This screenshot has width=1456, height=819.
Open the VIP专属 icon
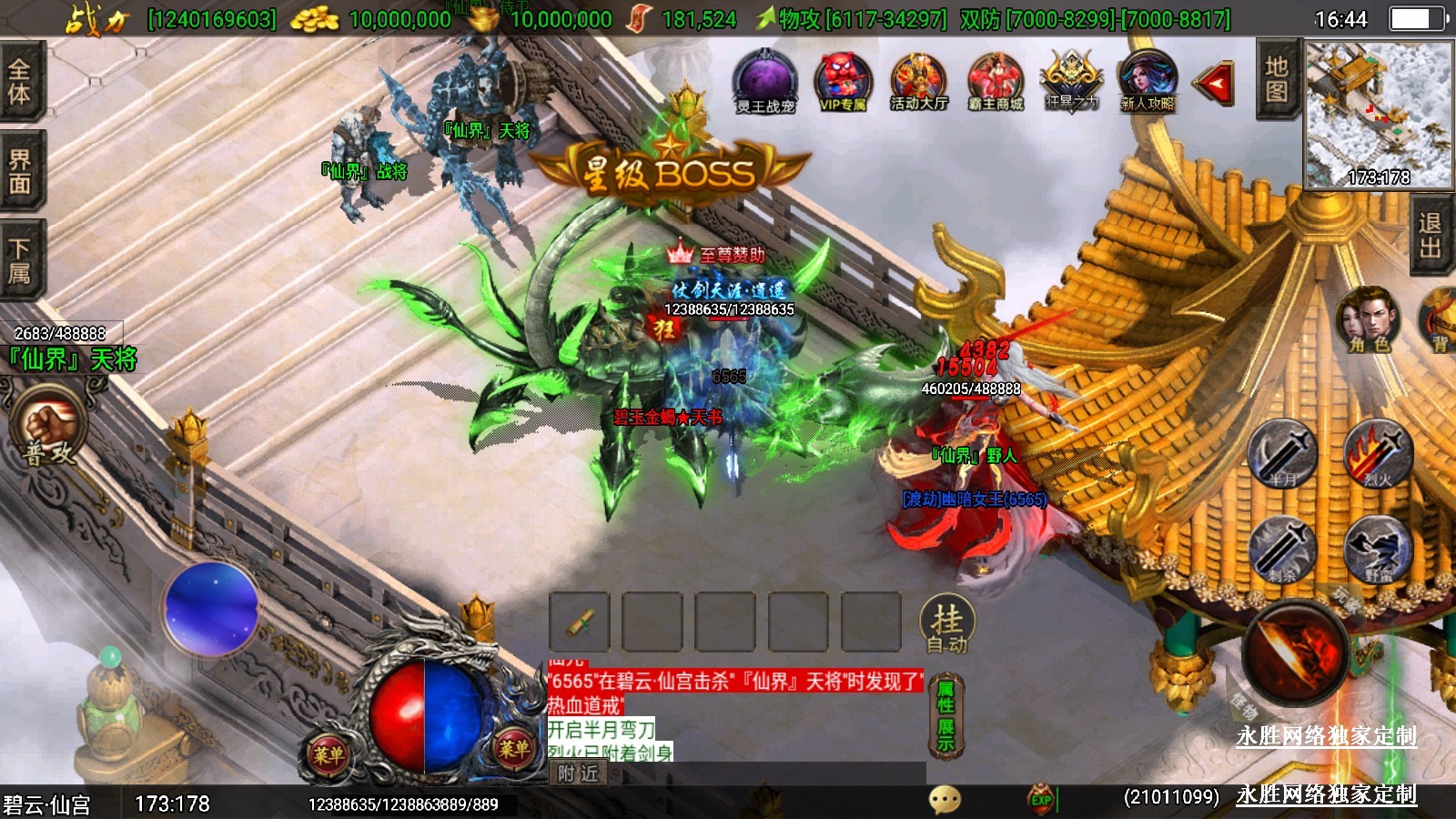pos(843,80)
